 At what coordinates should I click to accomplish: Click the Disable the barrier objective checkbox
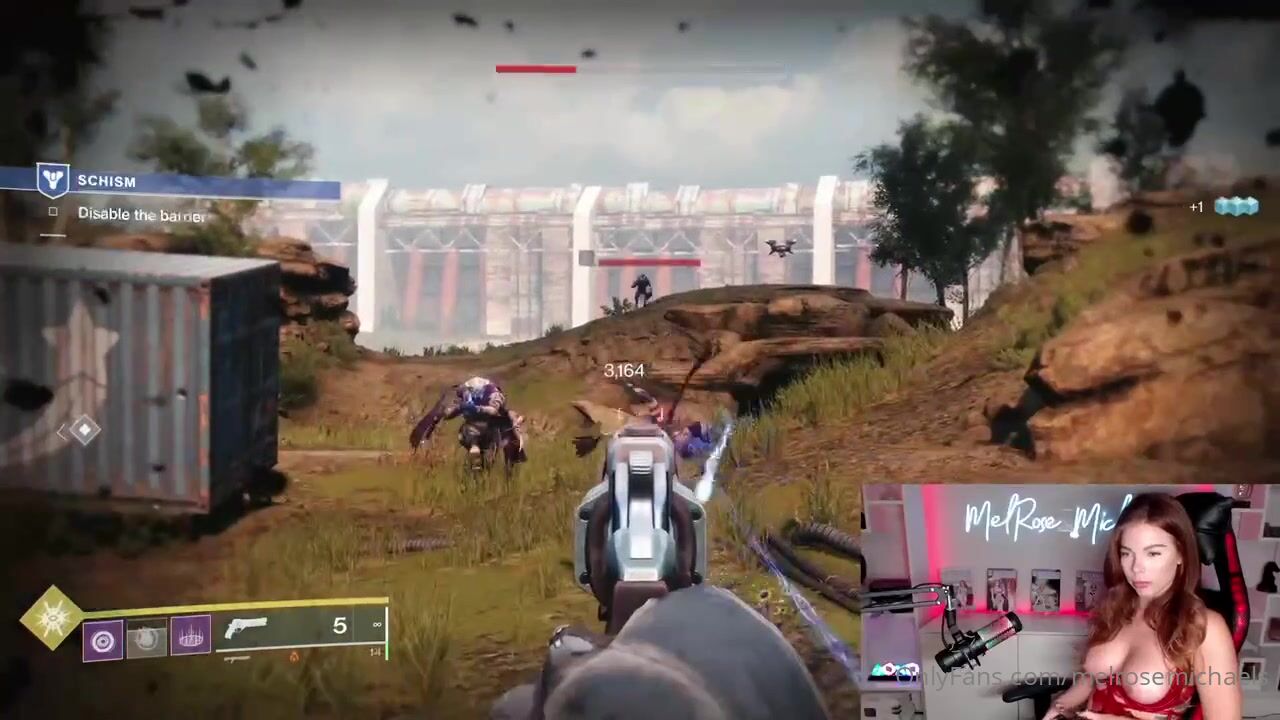tap(54, 213)
